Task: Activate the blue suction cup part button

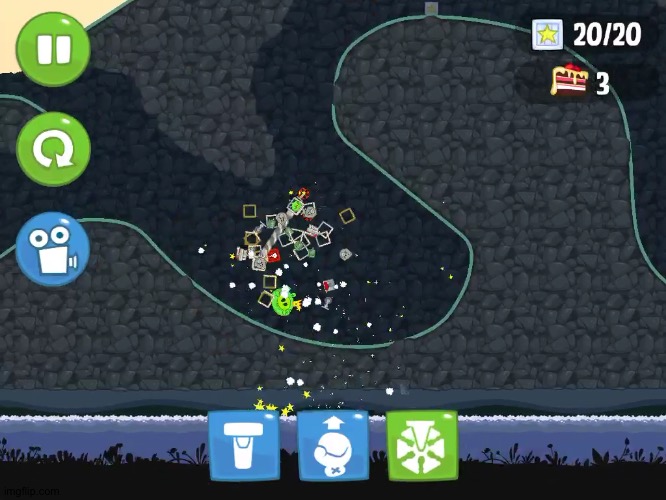Action: point(243,445)
